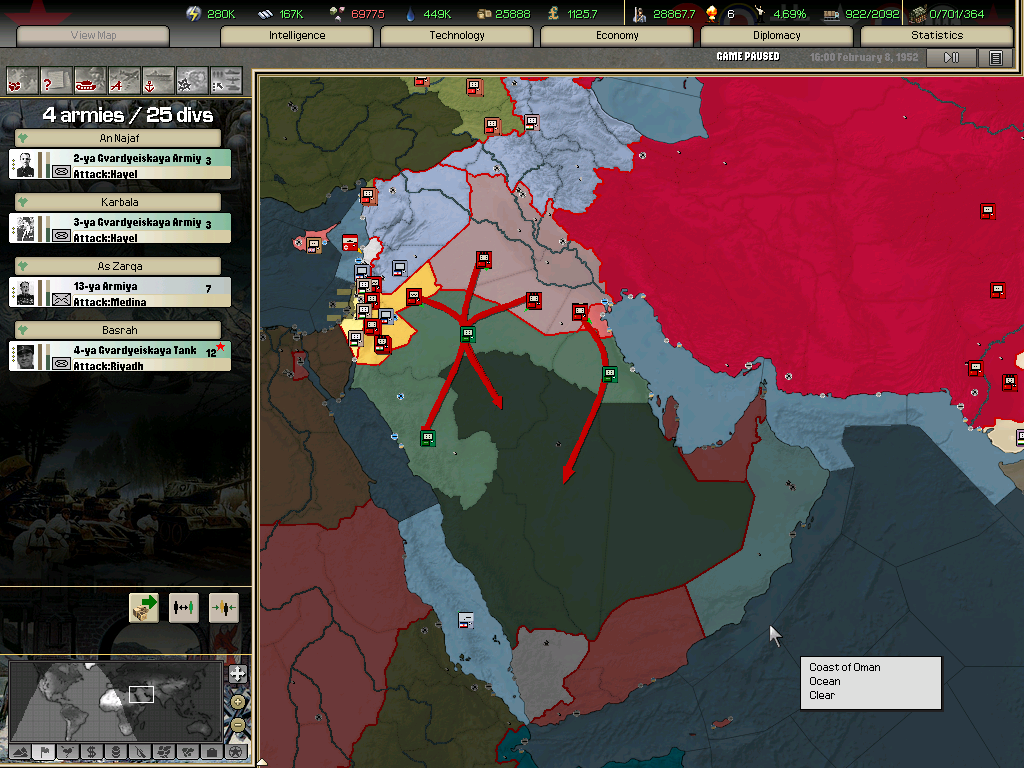The image size is (1024, 768).
Task: Show land units with the tank icon
Action: coord(91,79)
